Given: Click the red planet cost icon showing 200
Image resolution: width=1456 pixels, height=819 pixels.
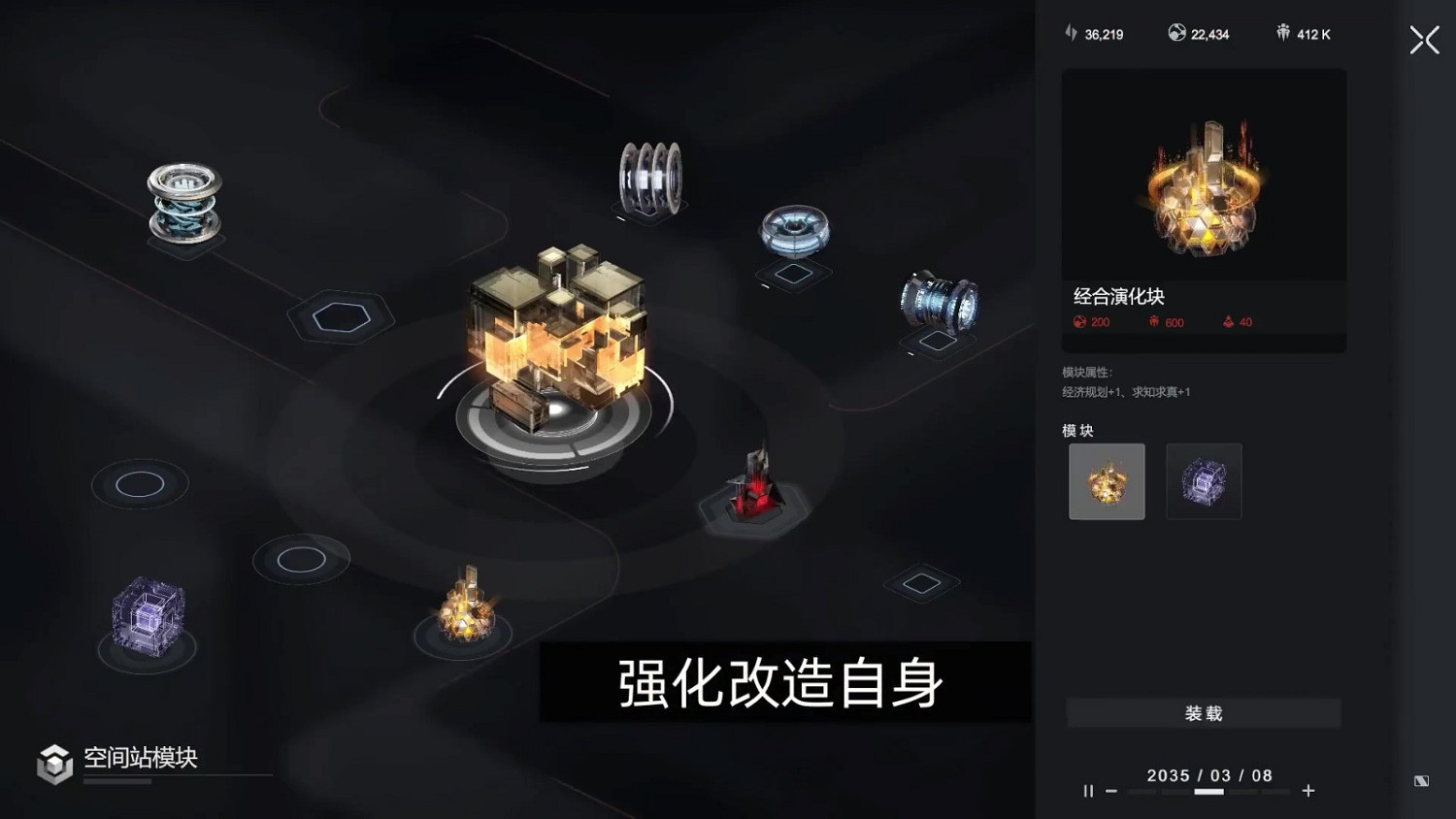Looking at the screenshot, I should pos(1080,322).
